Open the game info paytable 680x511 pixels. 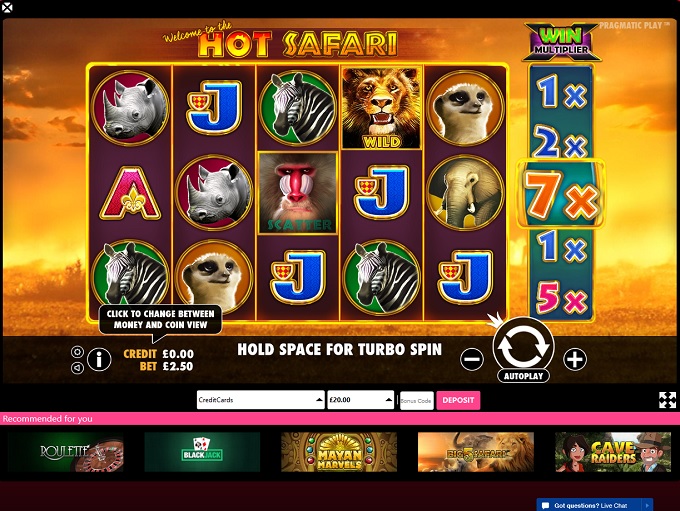[99, 359]
